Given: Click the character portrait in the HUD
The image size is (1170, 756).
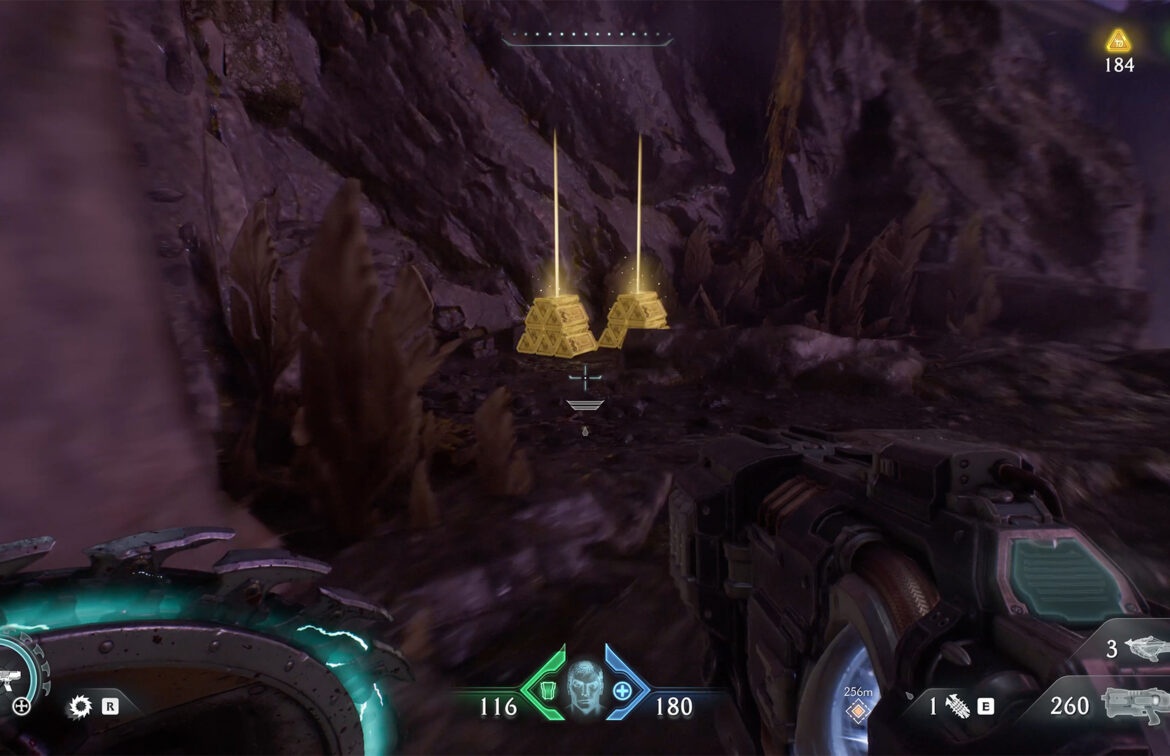Looking at the screenshot, I should (x=586, y=687).
